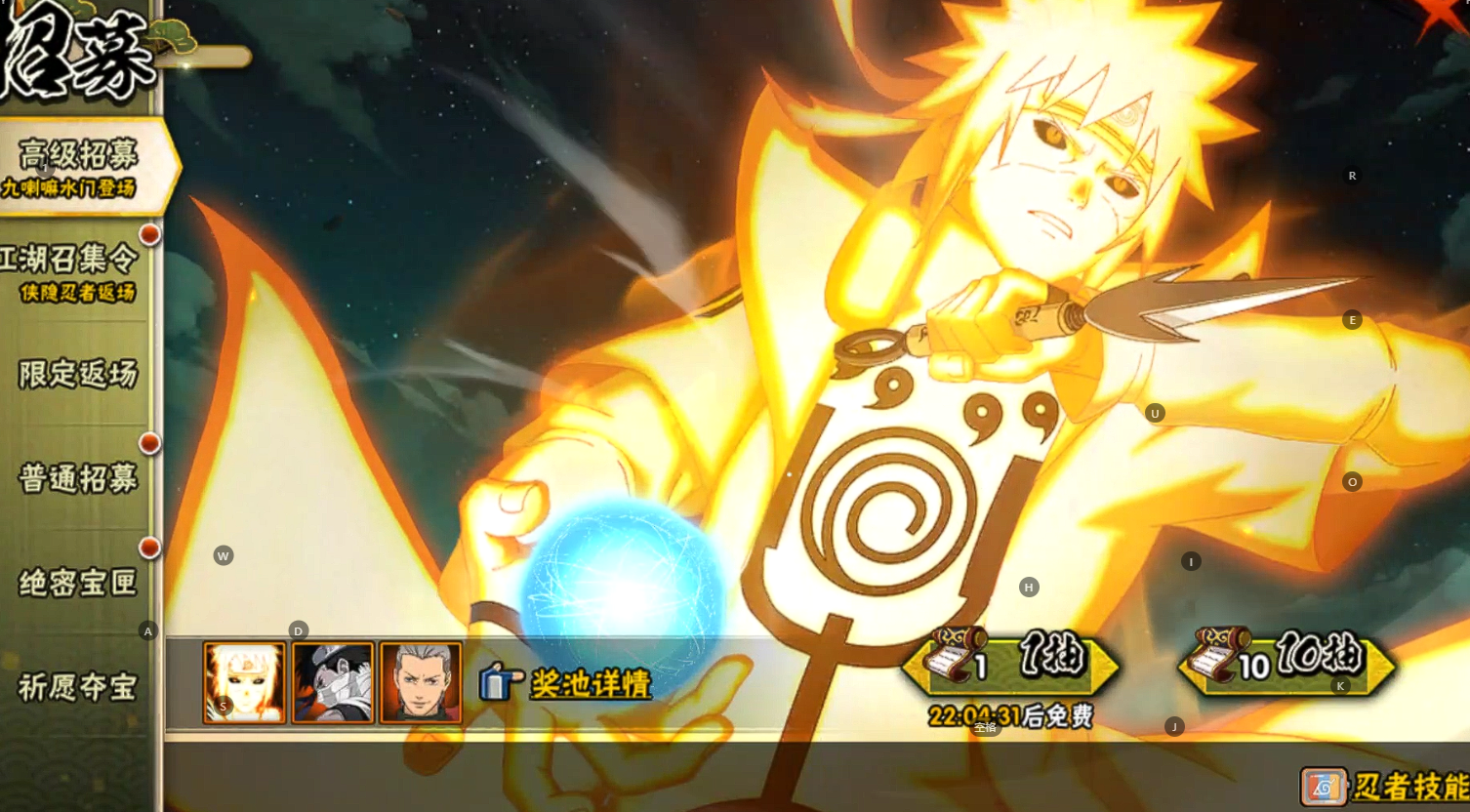Select the masked dark-haired ninja portrait
Image resolution: width=1470 pixels, height=812 pixels.
click(x=333, y=682)
